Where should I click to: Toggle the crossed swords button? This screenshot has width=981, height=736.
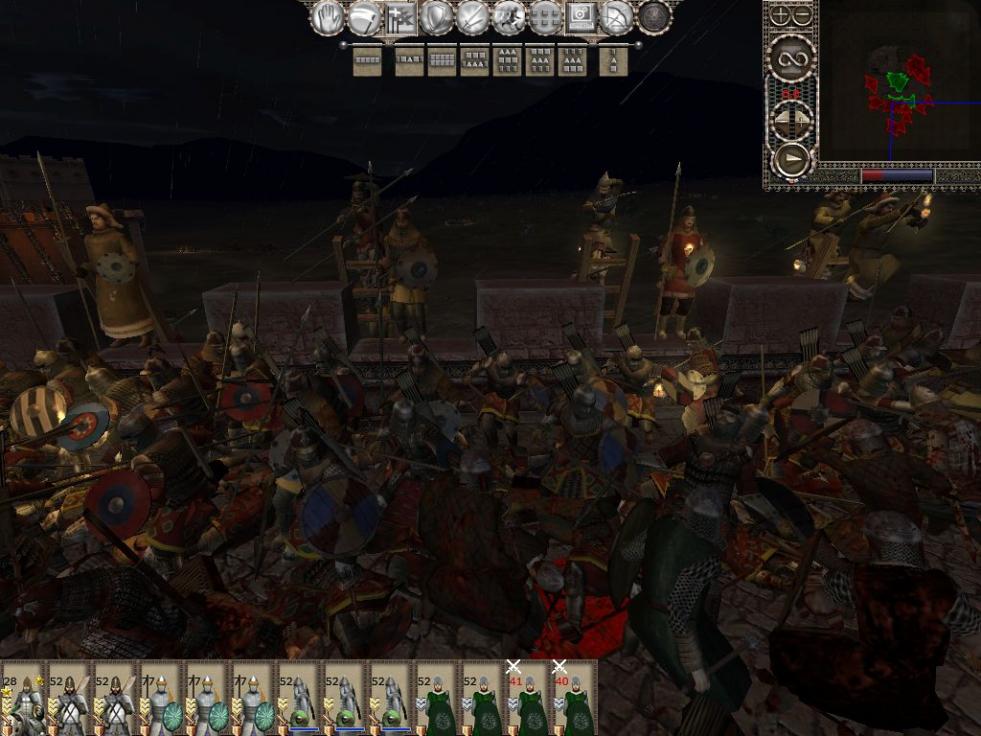tap(472, 17)
